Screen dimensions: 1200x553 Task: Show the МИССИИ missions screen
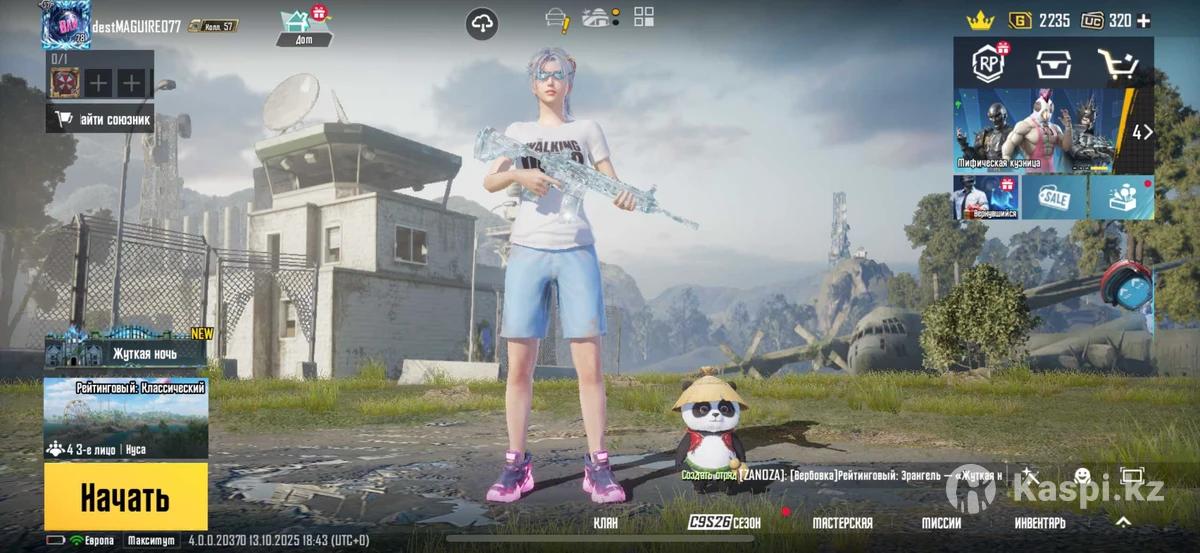(941, 523)
